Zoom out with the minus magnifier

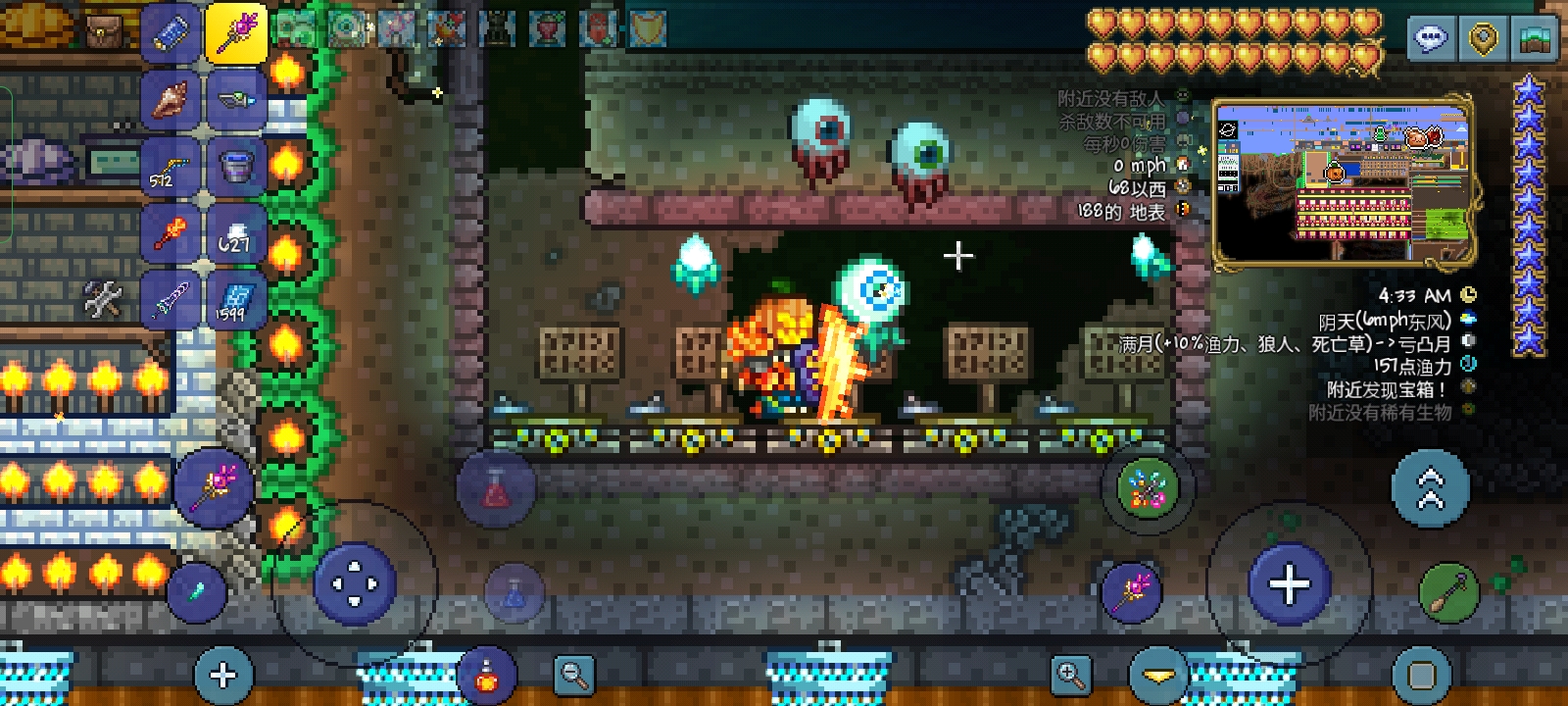(x=573, y=675)
